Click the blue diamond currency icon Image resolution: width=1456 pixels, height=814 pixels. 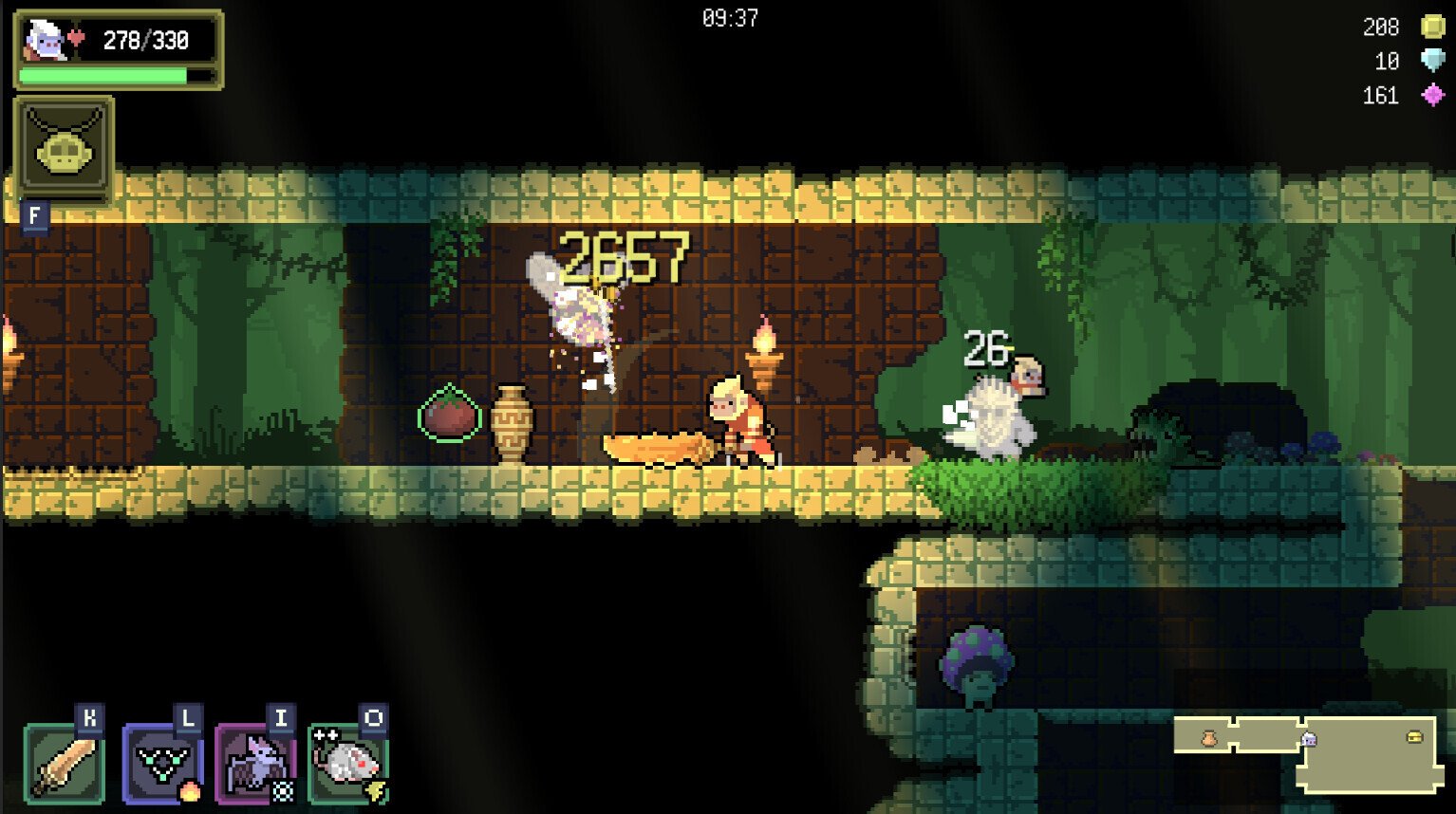click(1433, 62)
